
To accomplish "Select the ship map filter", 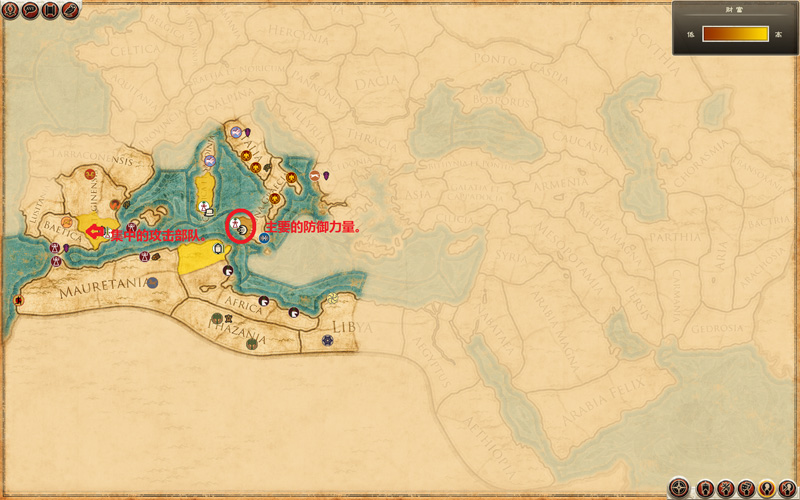I will (x=705, y=488).
